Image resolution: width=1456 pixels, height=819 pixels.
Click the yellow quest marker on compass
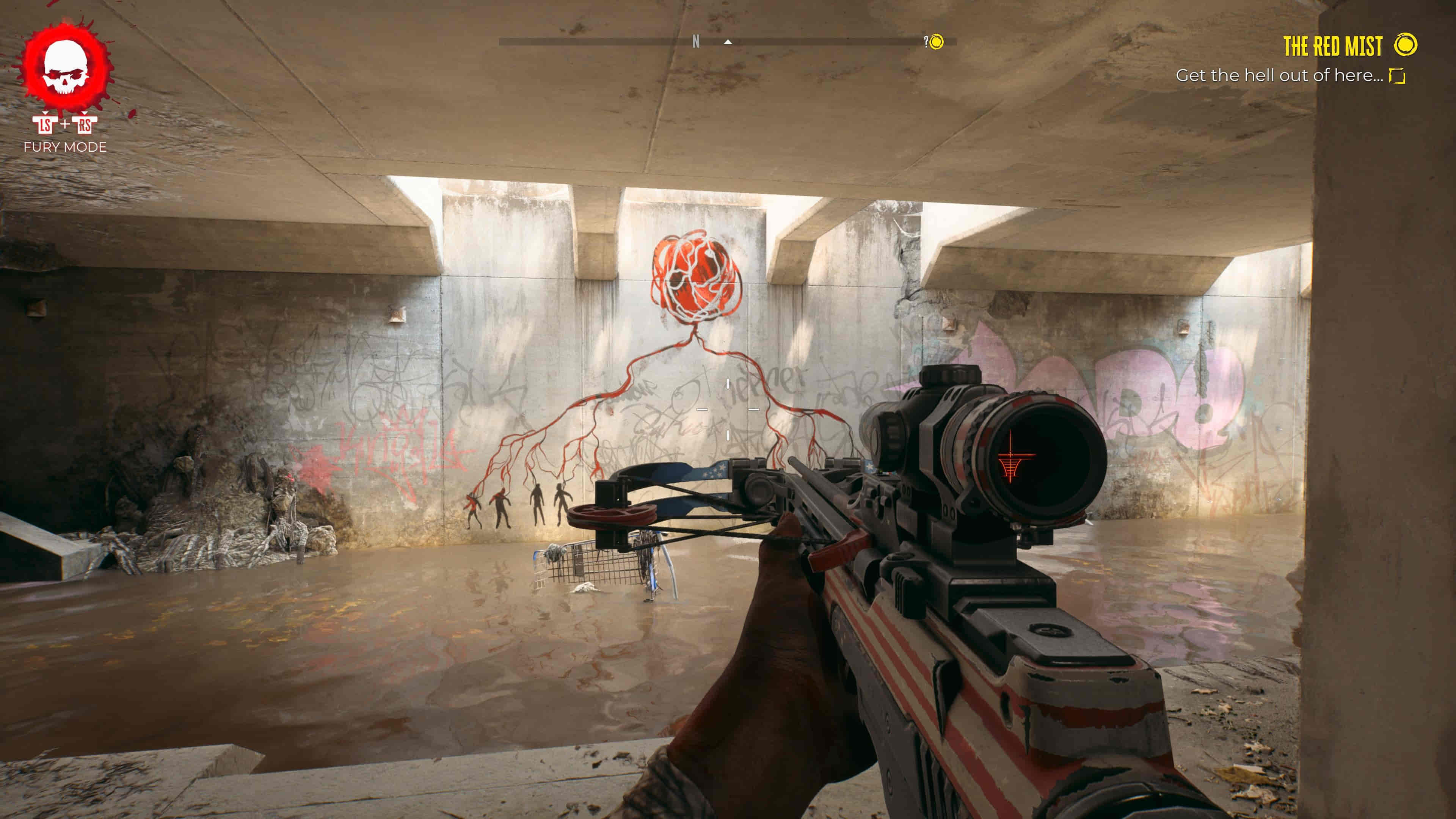tap(937, 42)
